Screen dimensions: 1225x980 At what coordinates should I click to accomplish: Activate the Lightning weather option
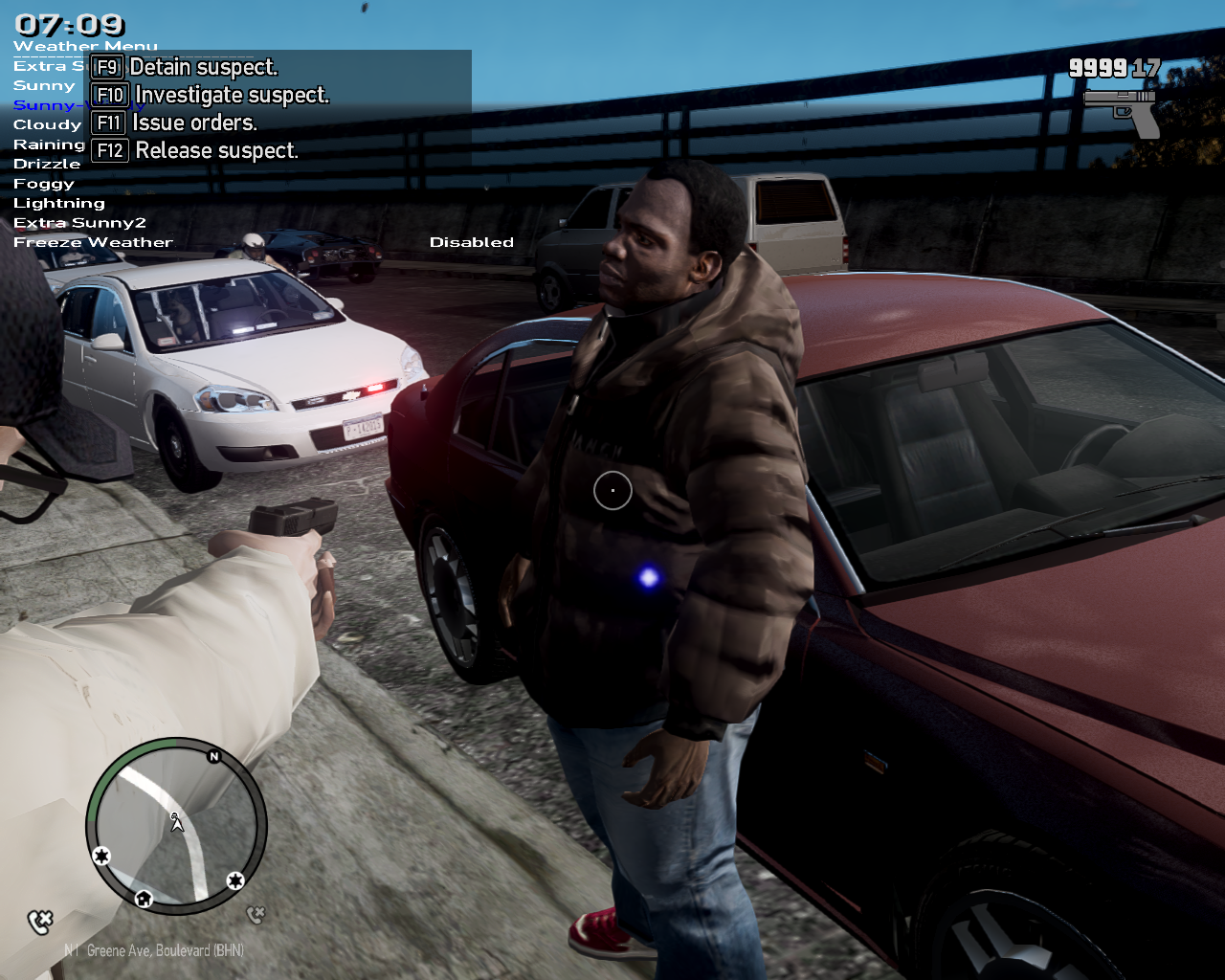click(x=59, y=204)
